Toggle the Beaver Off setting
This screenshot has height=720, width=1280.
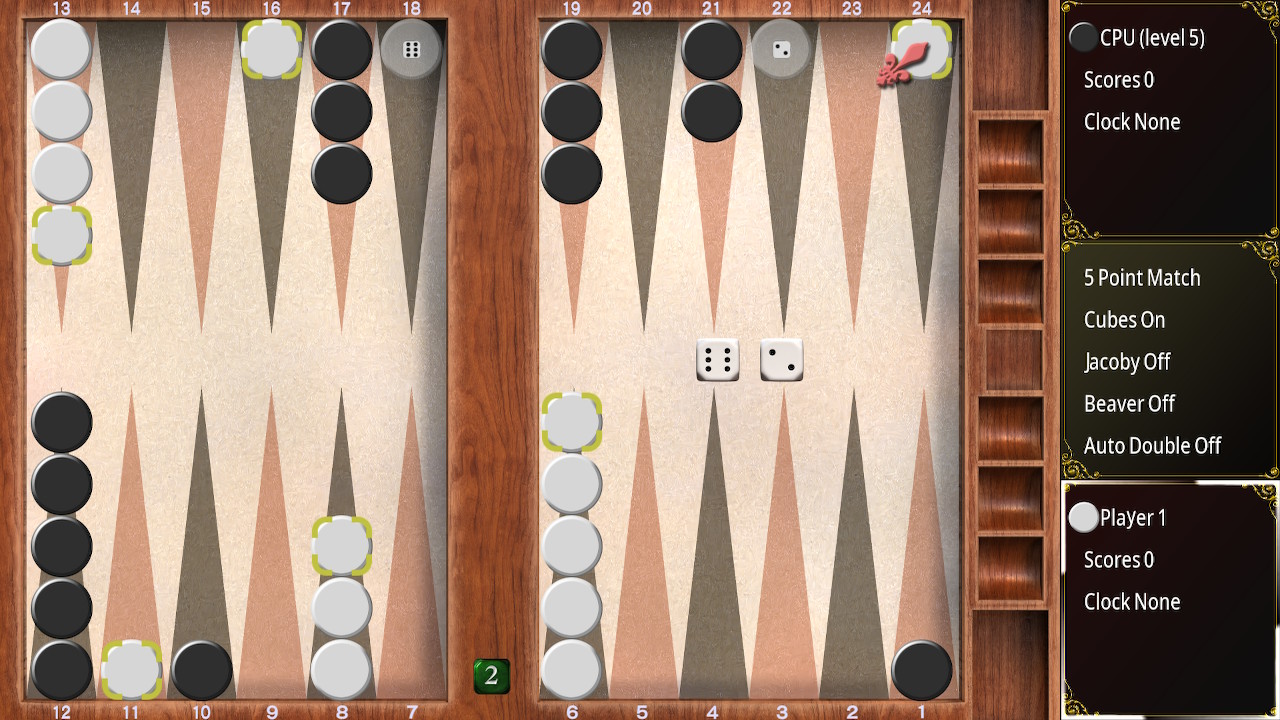coord(1129,404)
